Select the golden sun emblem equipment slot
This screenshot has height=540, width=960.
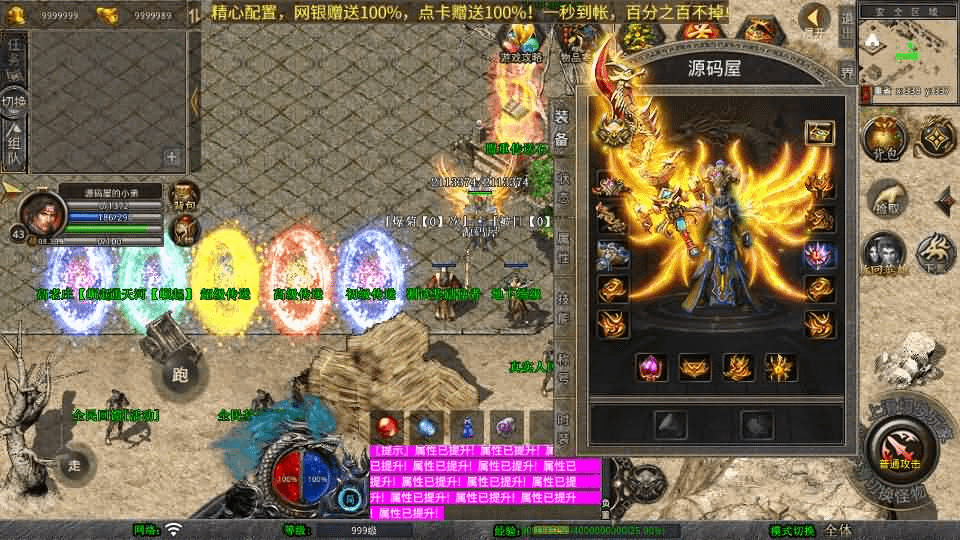pos(781,367)
